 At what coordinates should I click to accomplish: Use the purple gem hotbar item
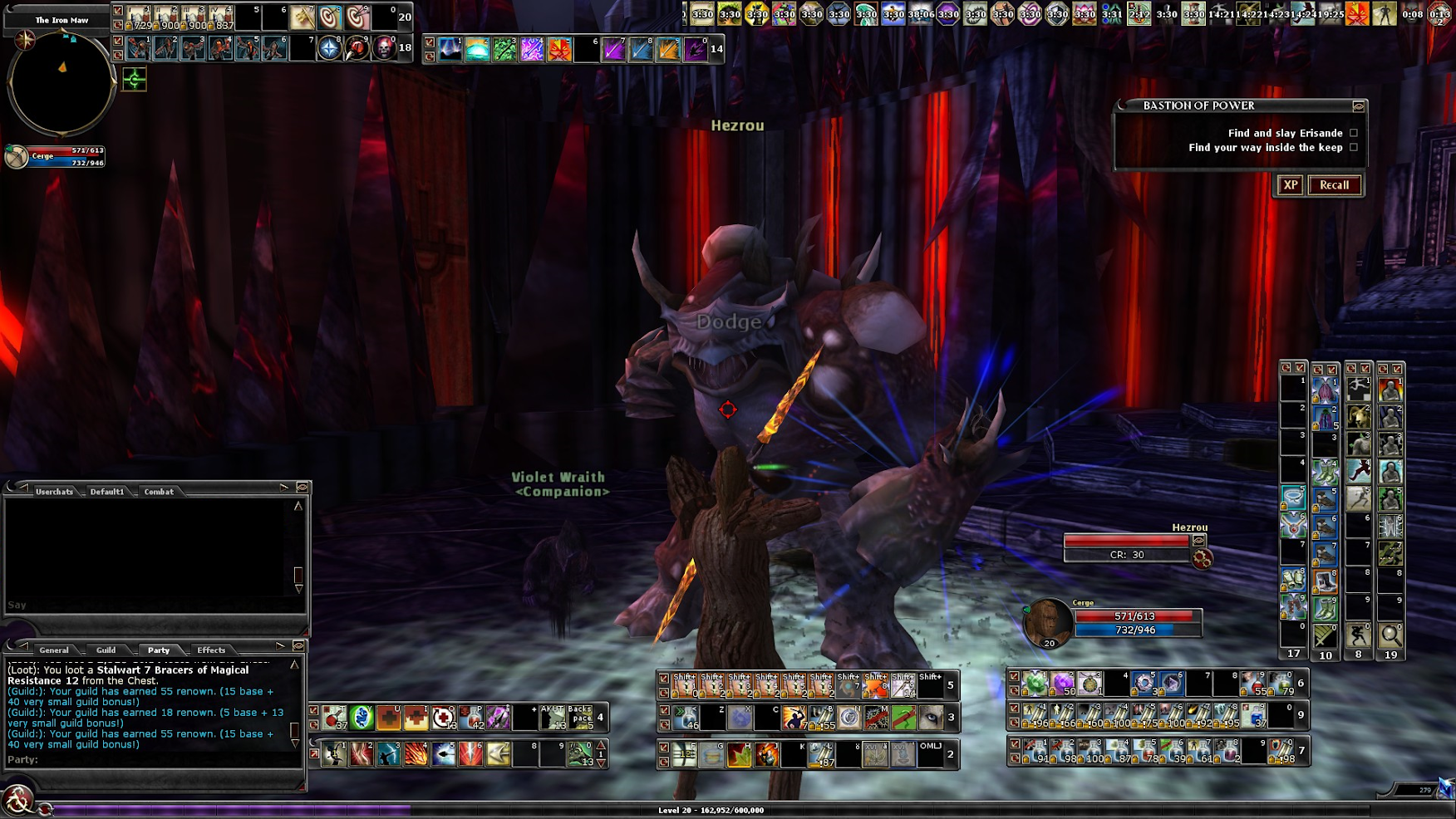(x=1062, y=684)
